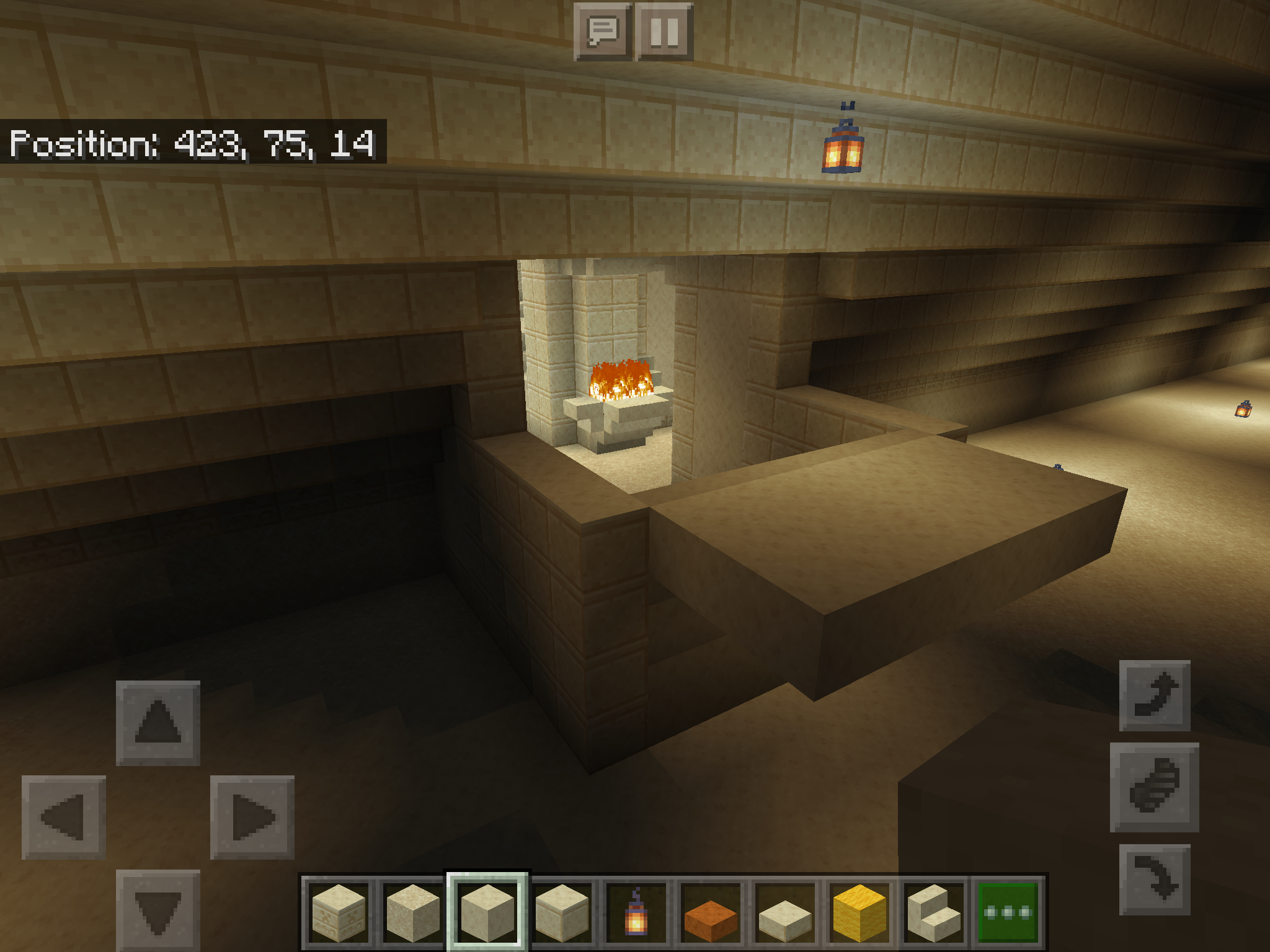Pause the game

[x=664, y=31]
